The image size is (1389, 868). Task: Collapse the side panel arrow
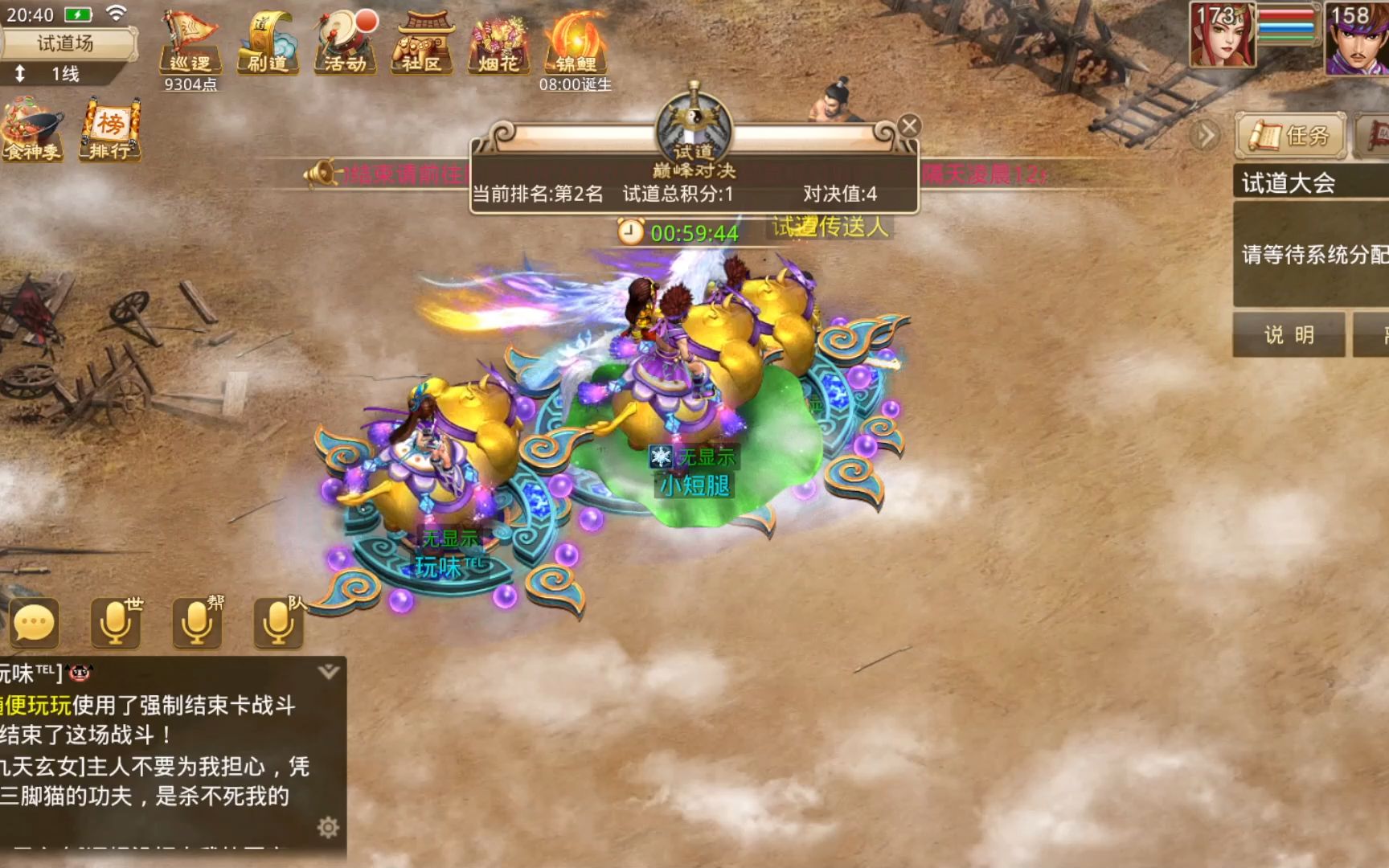pyautogui.click(x=1205, y=136)
